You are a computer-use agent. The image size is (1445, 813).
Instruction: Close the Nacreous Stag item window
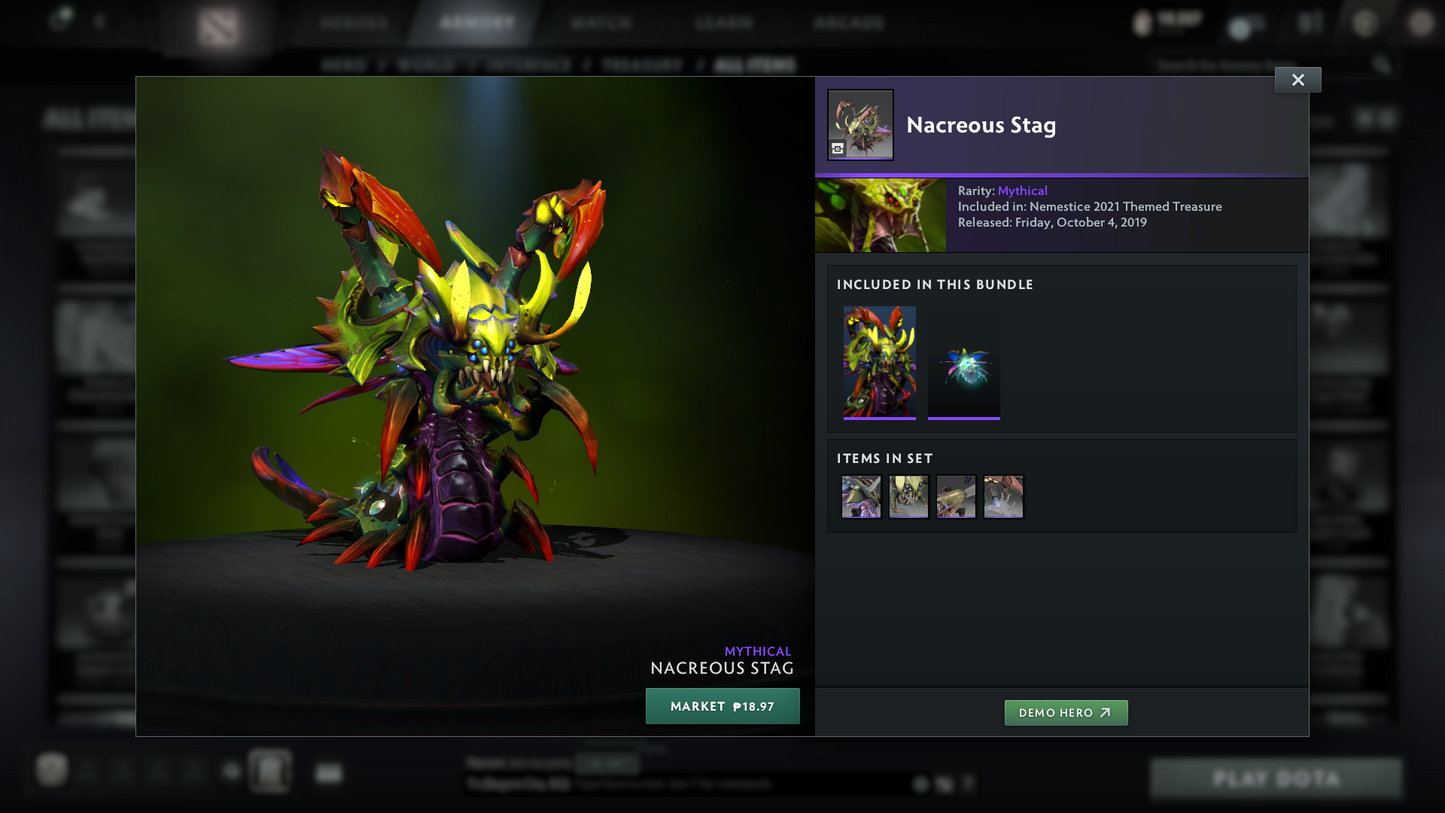1297,80
